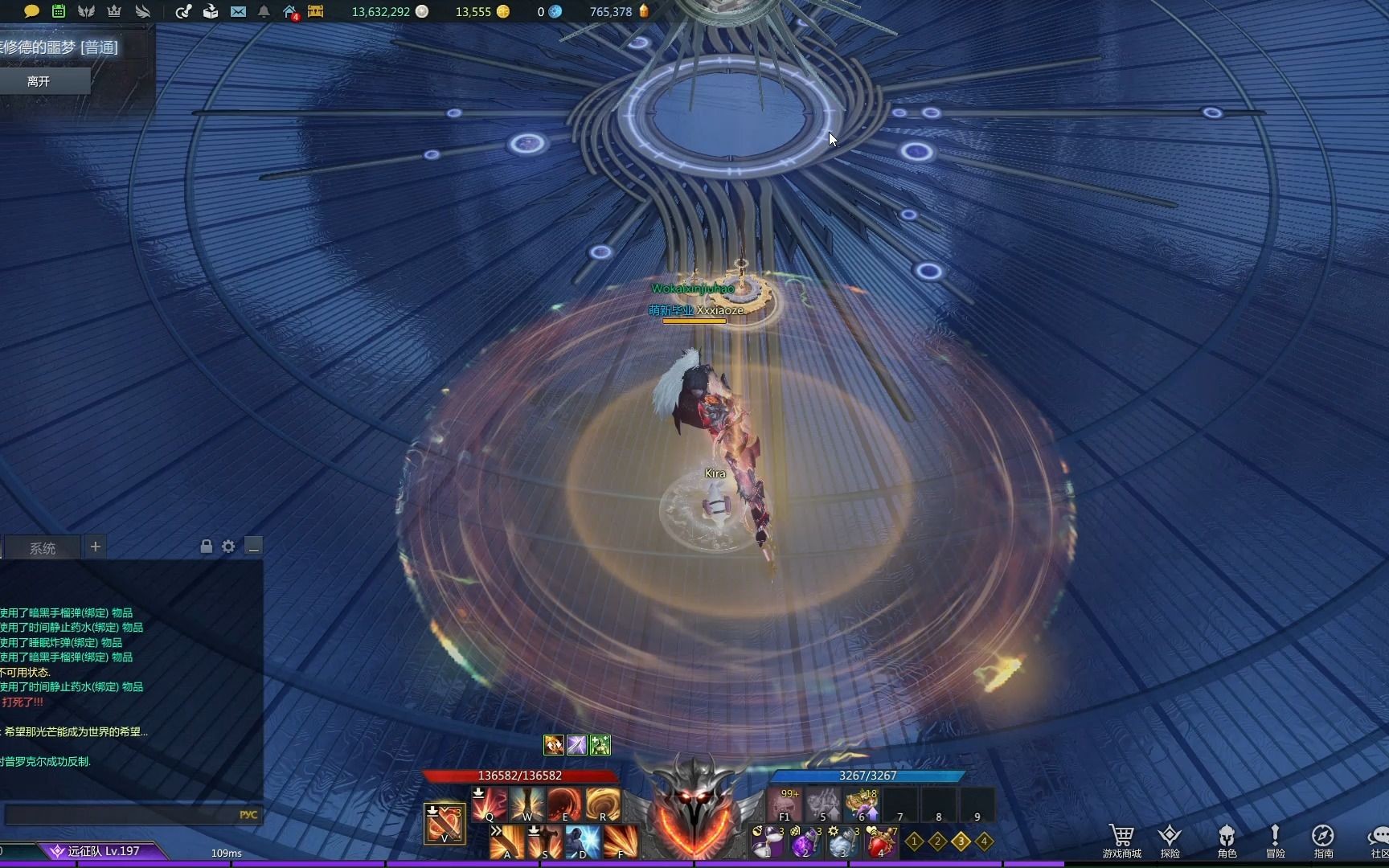
Task: Activate the Q skill icon
Action: pos(490,805)
